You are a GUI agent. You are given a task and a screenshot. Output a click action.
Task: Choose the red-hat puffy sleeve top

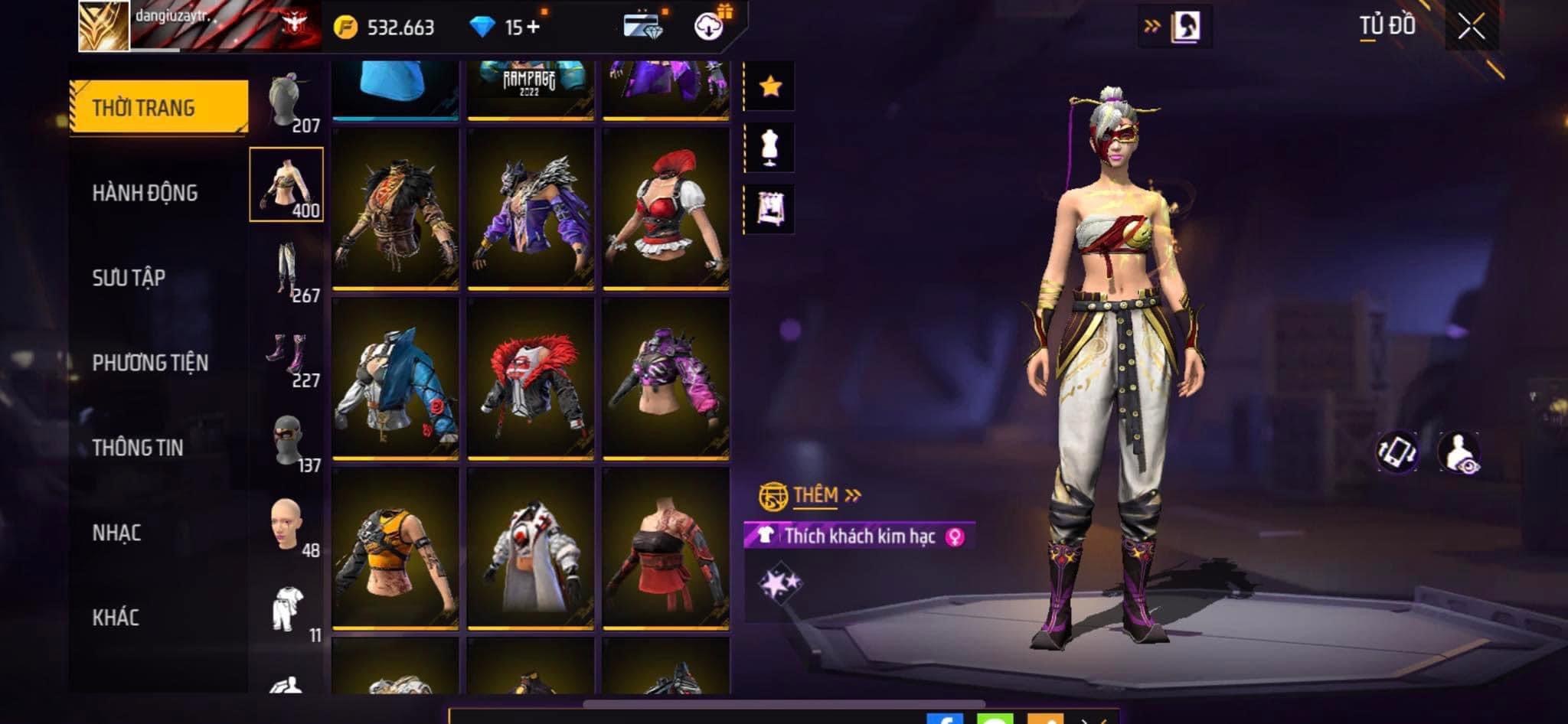[x=665, y=209]
